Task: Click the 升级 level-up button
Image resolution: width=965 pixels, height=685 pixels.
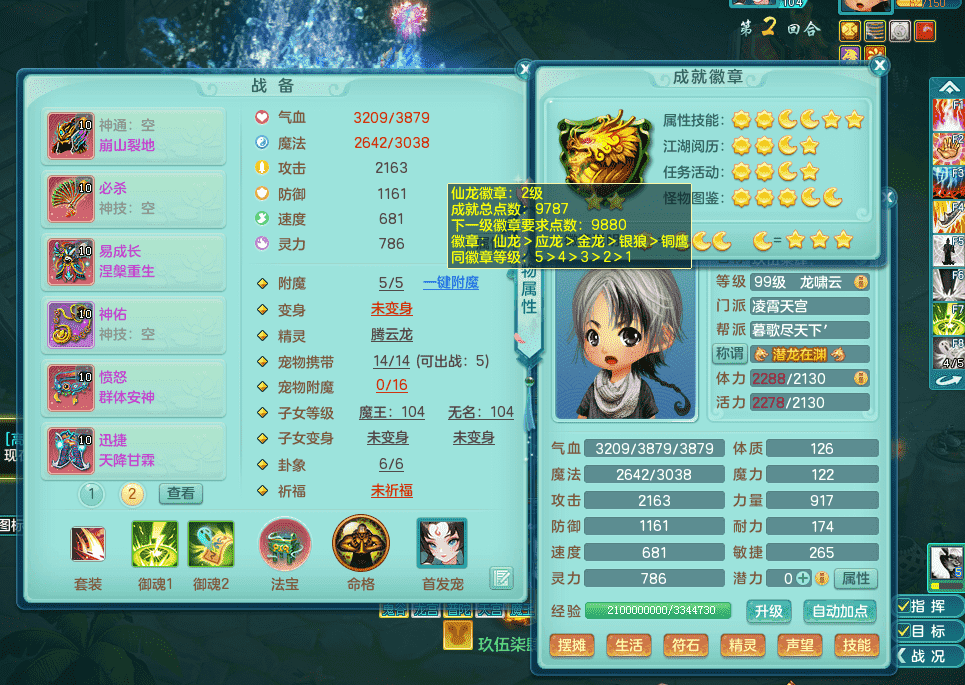Action: tap(769, 611)
